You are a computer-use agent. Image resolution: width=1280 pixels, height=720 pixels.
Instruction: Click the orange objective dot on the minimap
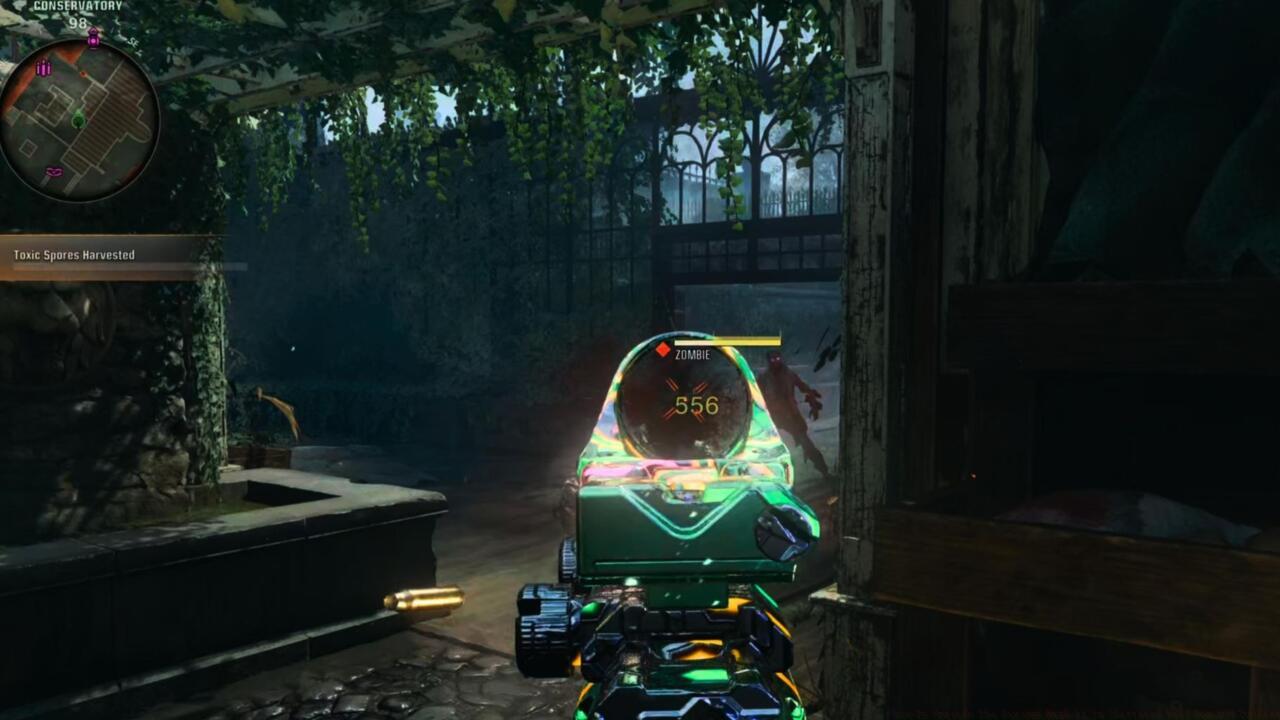pos(83,72)
